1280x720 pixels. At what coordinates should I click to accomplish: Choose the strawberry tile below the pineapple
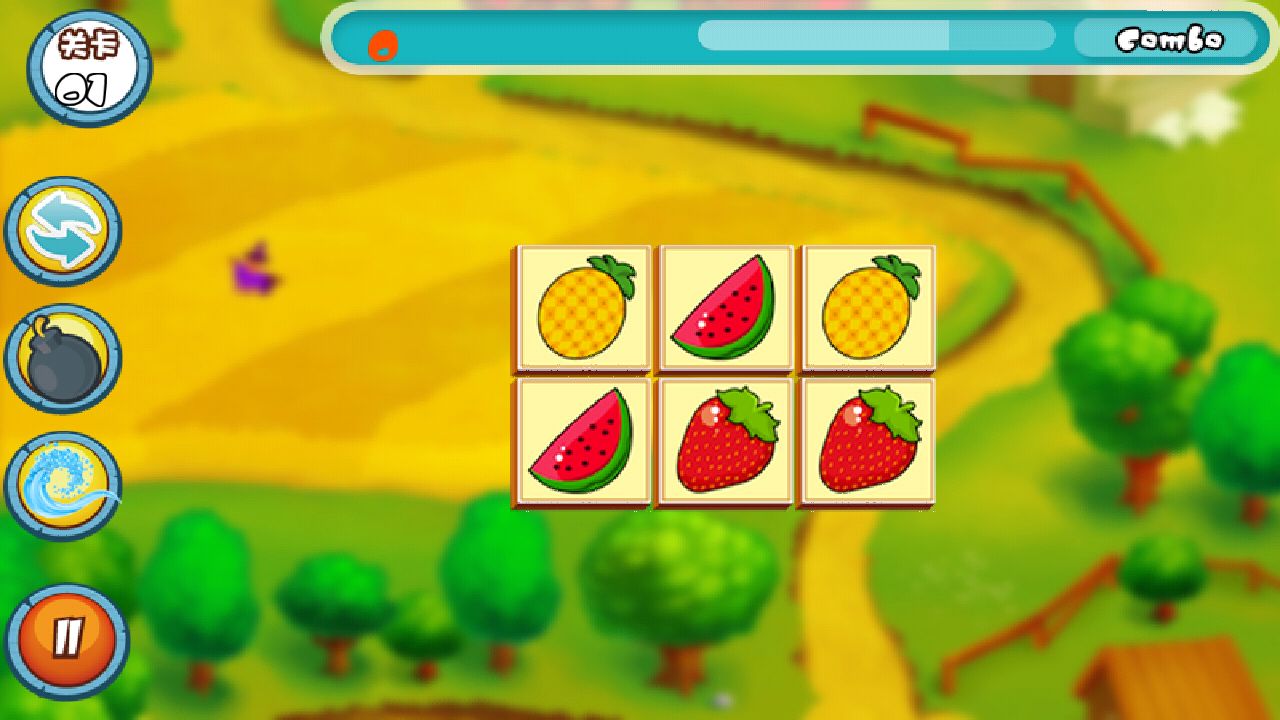pos(867,441)
